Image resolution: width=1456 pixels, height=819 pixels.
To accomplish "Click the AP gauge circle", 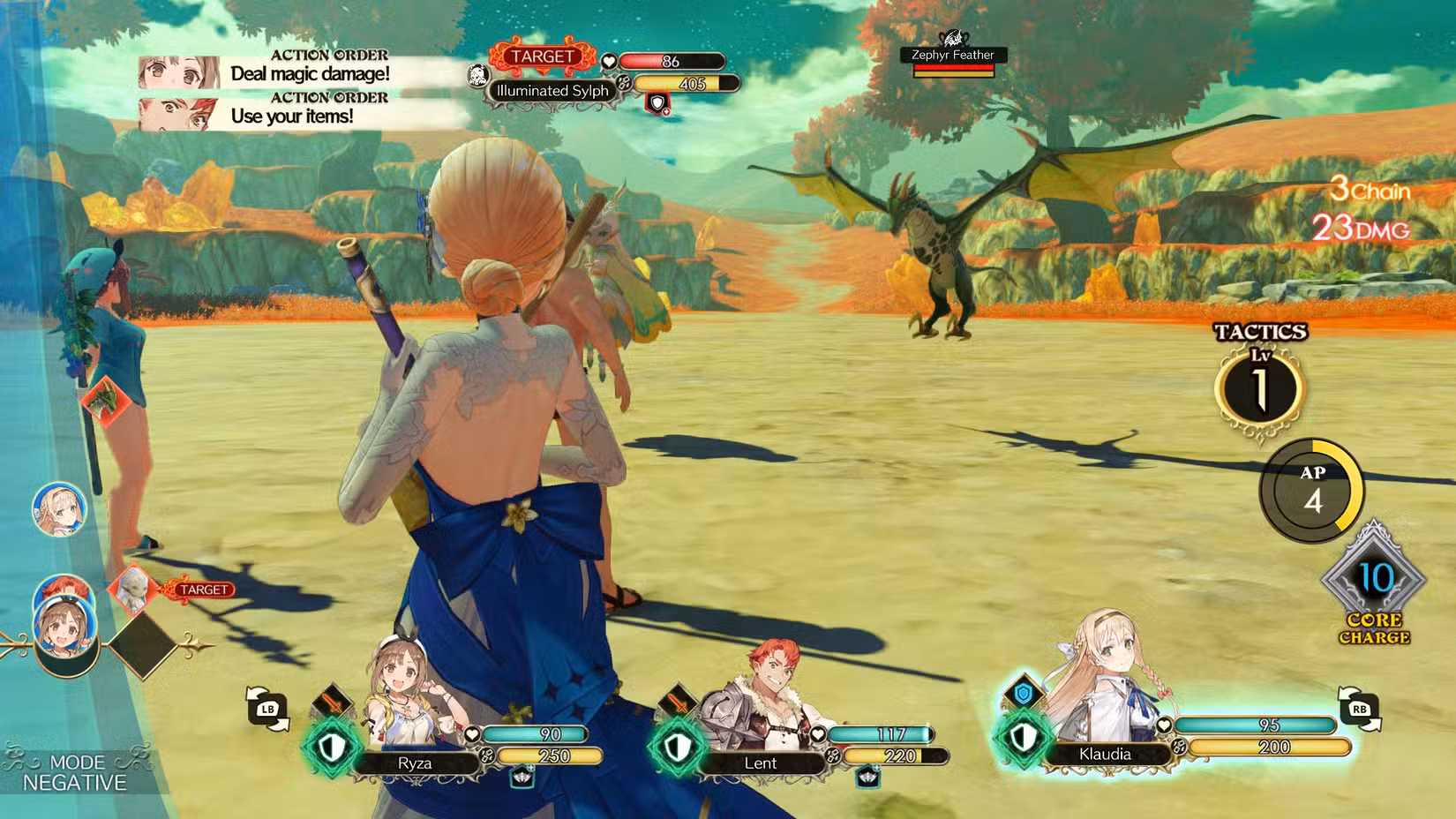I will (x=1311, y=491).
